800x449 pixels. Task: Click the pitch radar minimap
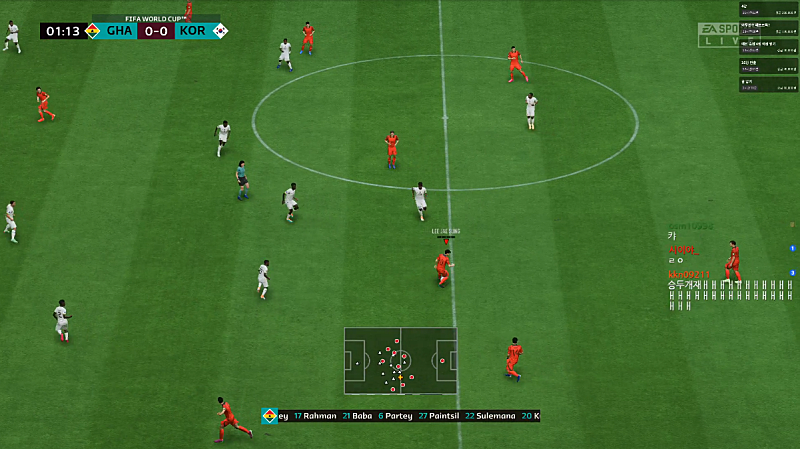tap(400, 361)
